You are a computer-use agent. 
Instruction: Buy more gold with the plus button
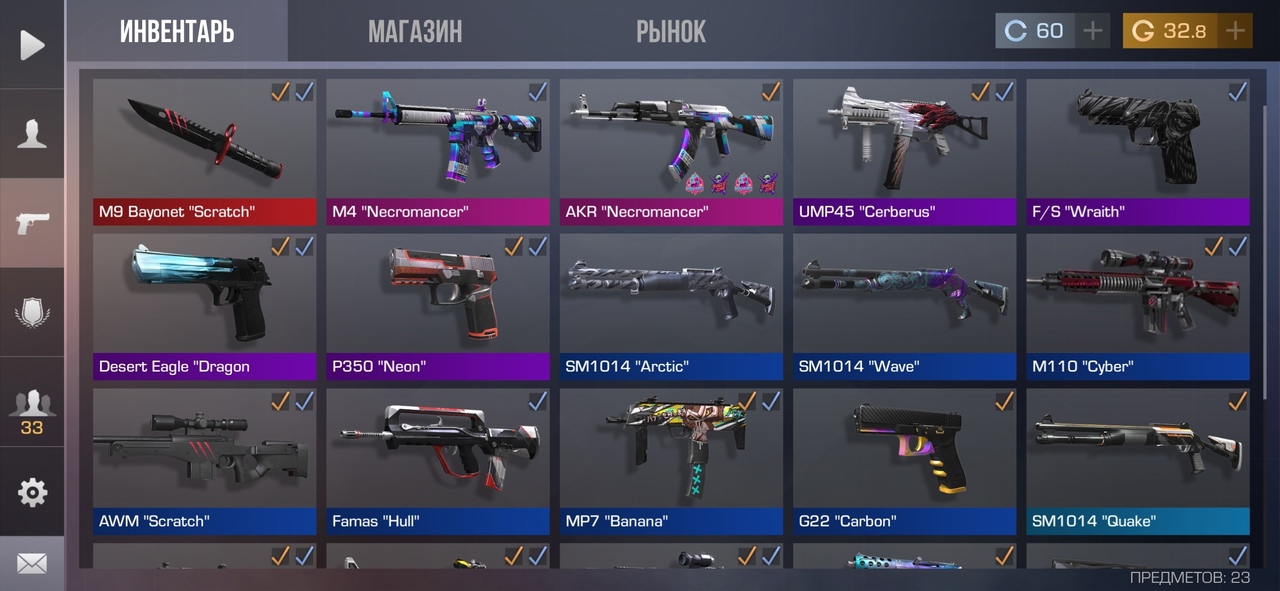point(1236,31)
